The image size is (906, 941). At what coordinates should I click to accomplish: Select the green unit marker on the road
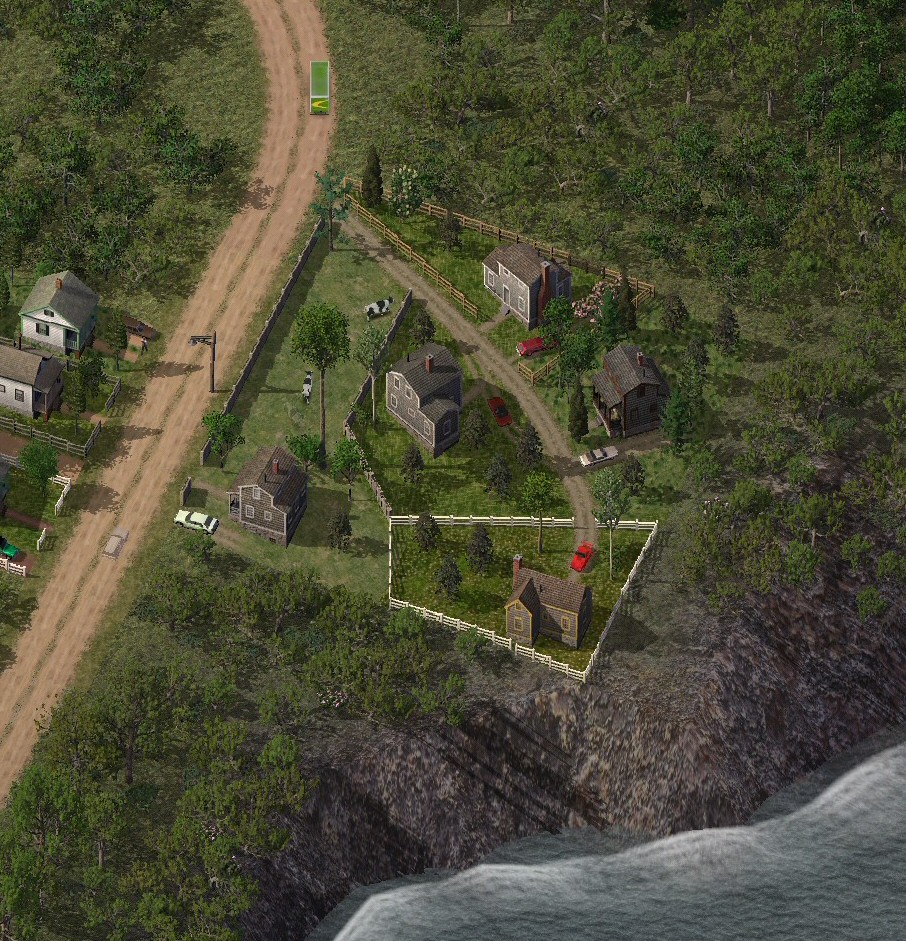pyautogui.click(x=319, y=88)
